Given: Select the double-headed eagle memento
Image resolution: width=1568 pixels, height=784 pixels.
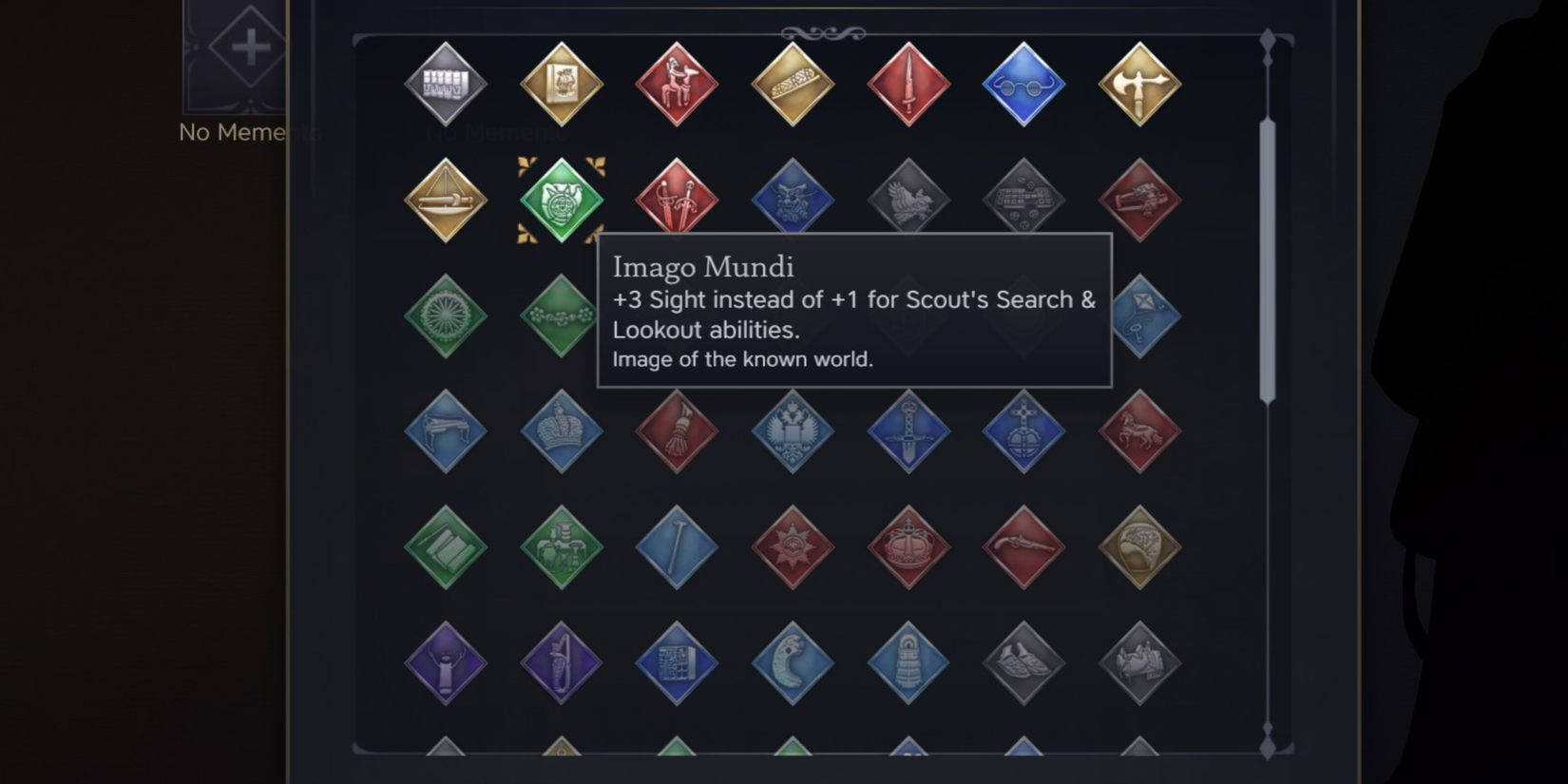Looking at the screenshot, I should 792,432.
